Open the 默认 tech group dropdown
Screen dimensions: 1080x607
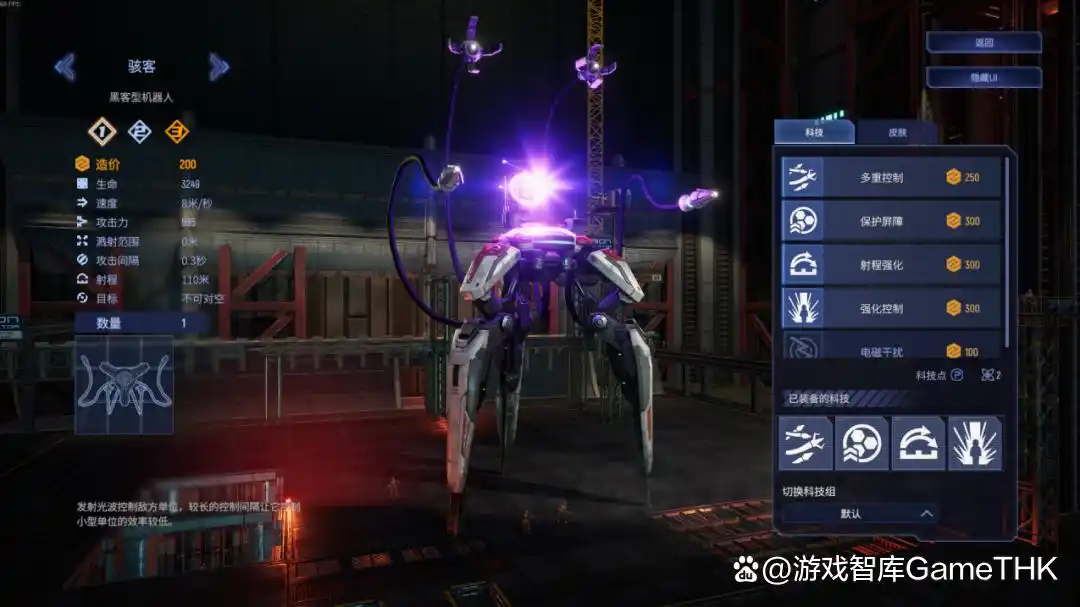pos(860,514)
